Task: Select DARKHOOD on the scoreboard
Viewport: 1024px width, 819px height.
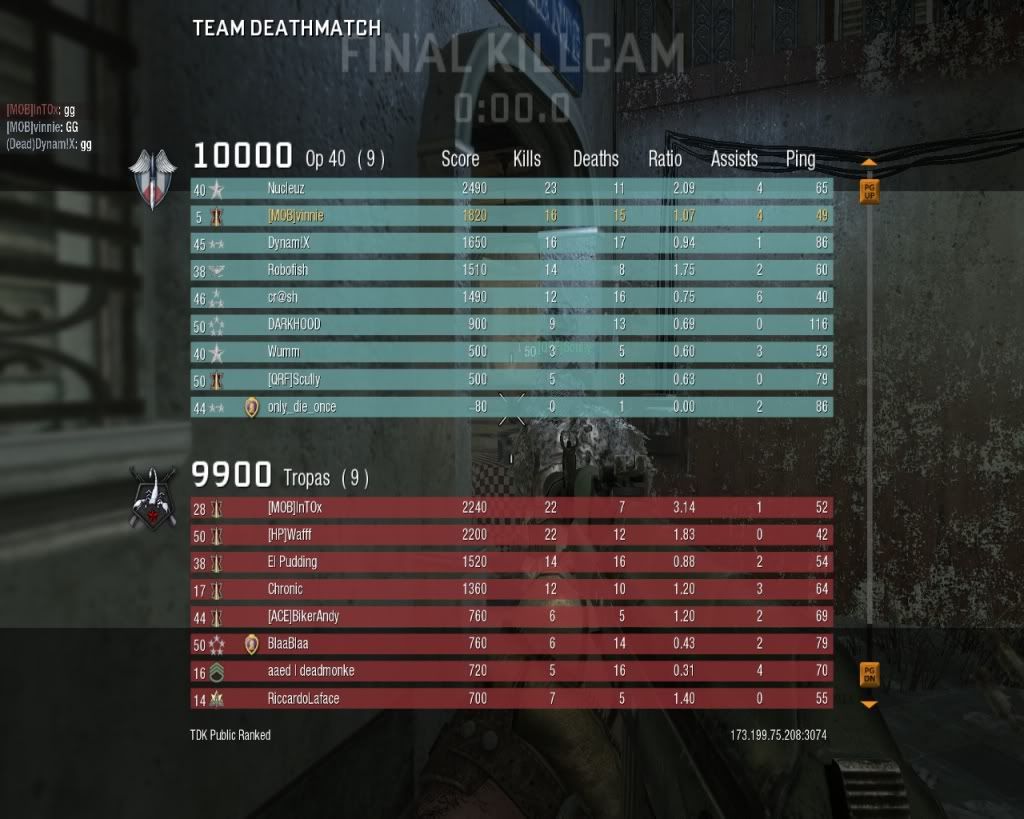Action: [x=511, y=325]
